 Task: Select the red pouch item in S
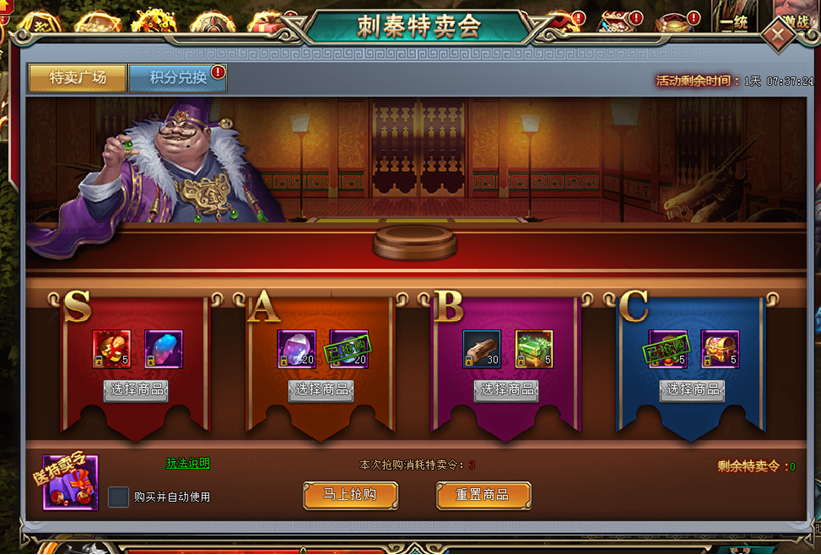[x=111, y=349]
